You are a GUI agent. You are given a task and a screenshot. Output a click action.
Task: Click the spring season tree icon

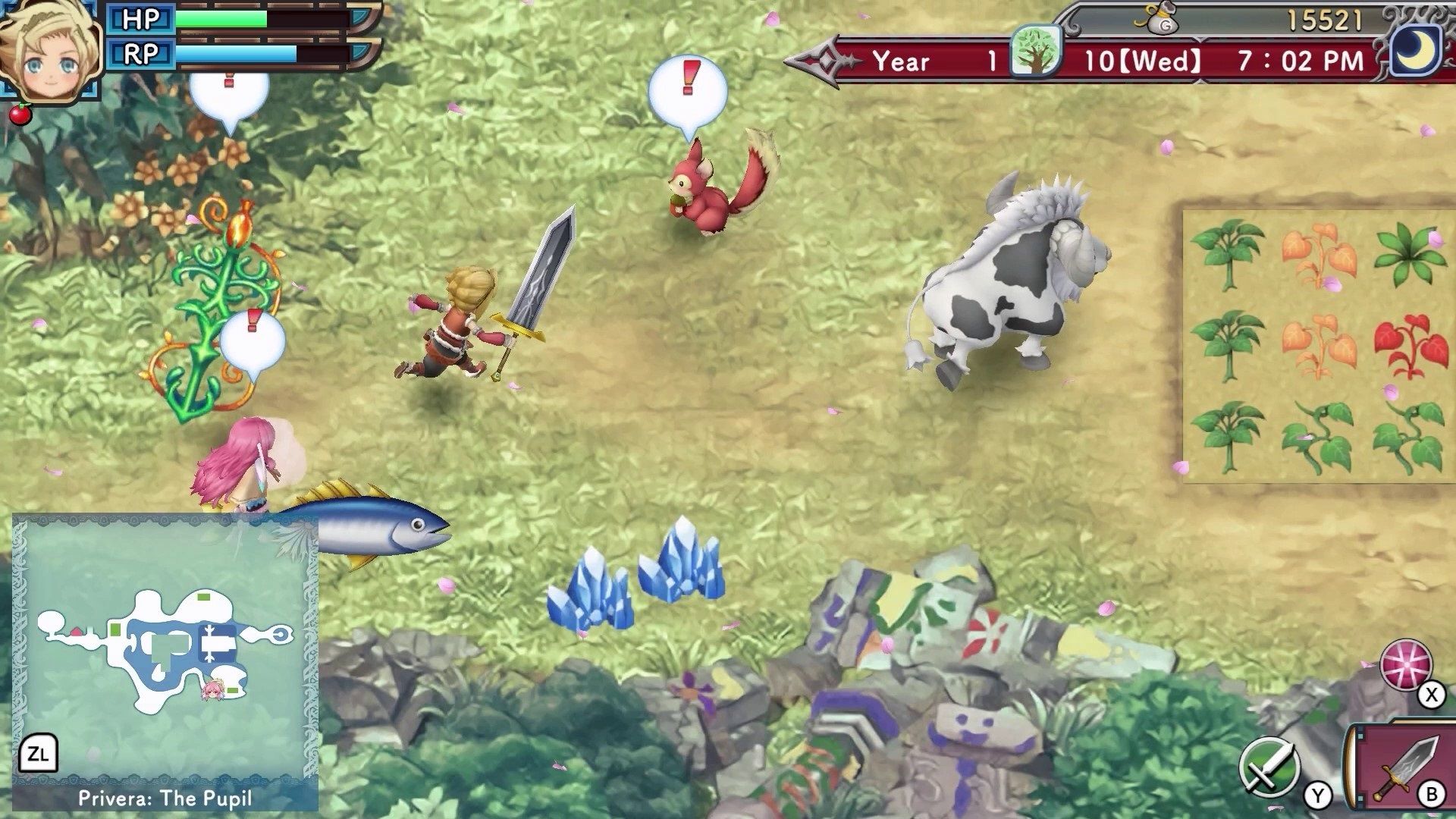(x=1035, y=51)
